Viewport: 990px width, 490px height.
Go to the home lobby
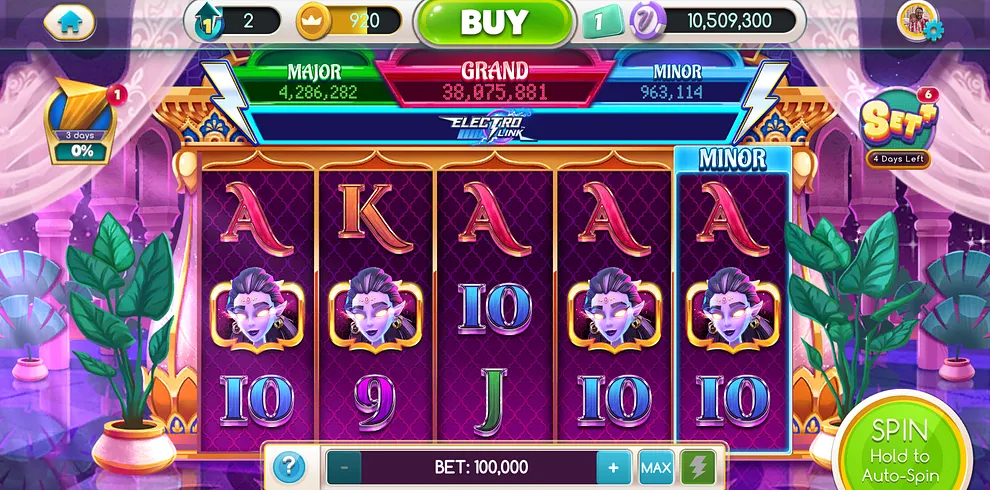(x=69, y=22)
